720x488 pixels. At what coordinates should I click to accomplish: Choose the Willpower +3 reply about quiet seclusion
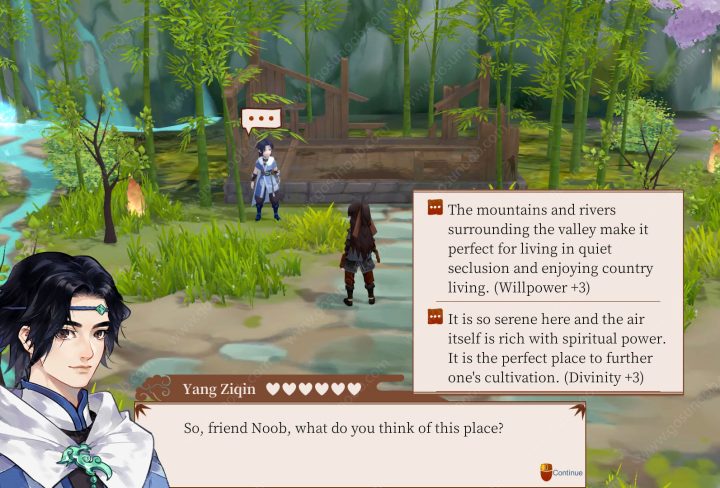548,247
